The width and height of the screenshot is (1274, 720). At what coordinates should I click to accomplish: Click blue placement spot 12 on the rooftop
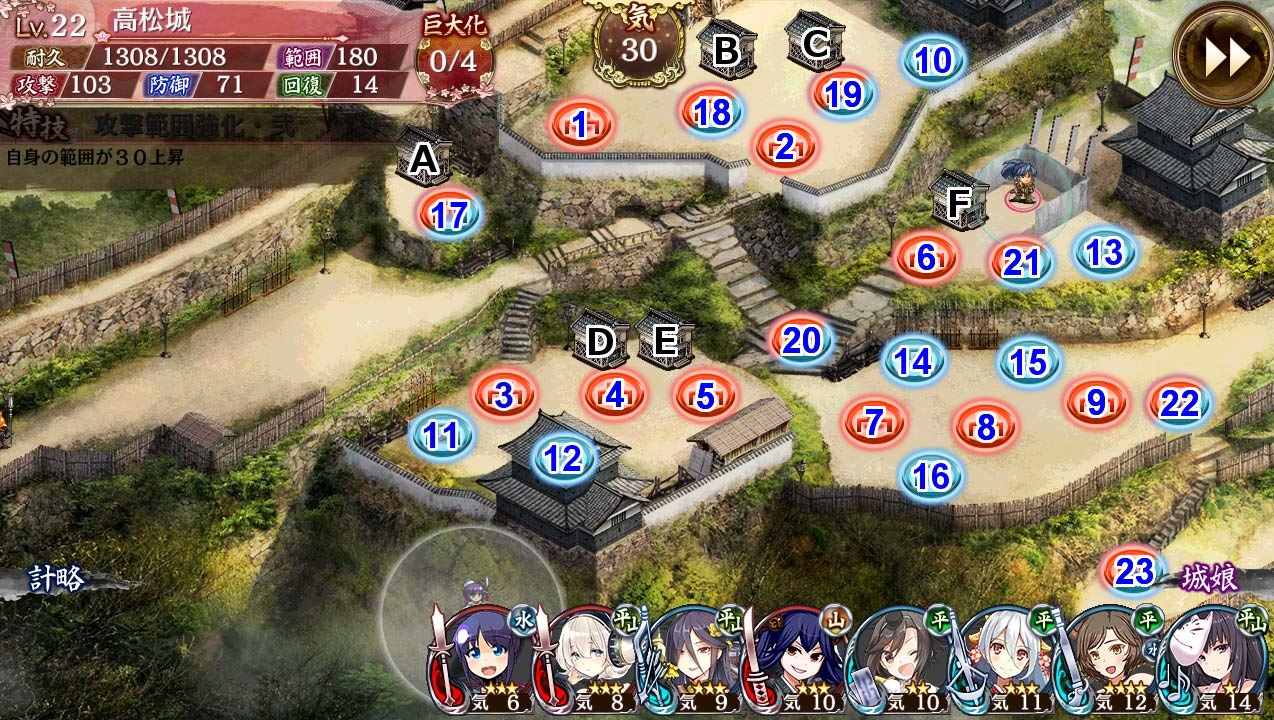coord(563,458)
